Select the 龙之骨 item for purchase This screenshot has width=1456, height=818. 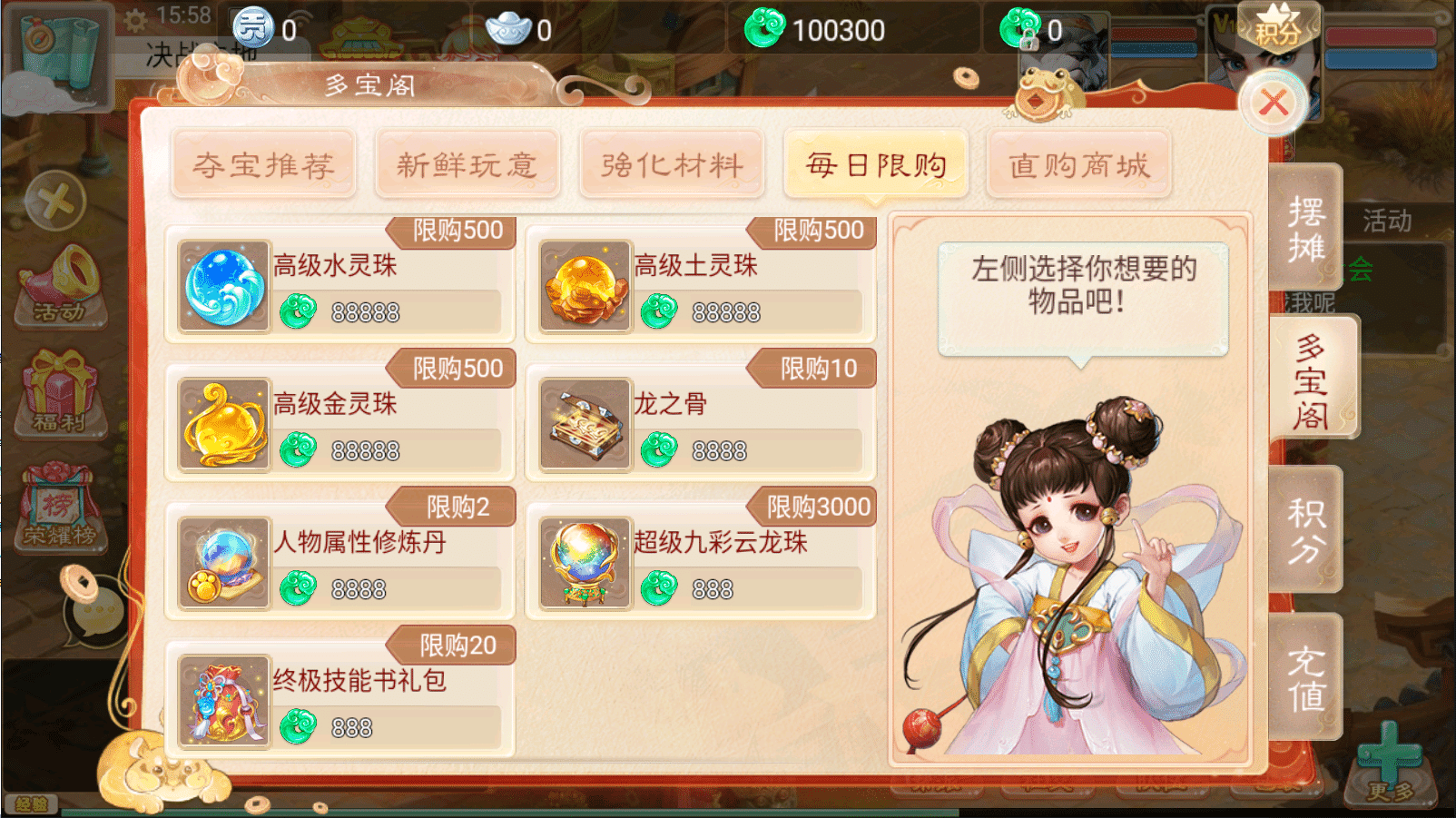click(x=699, y=422)
